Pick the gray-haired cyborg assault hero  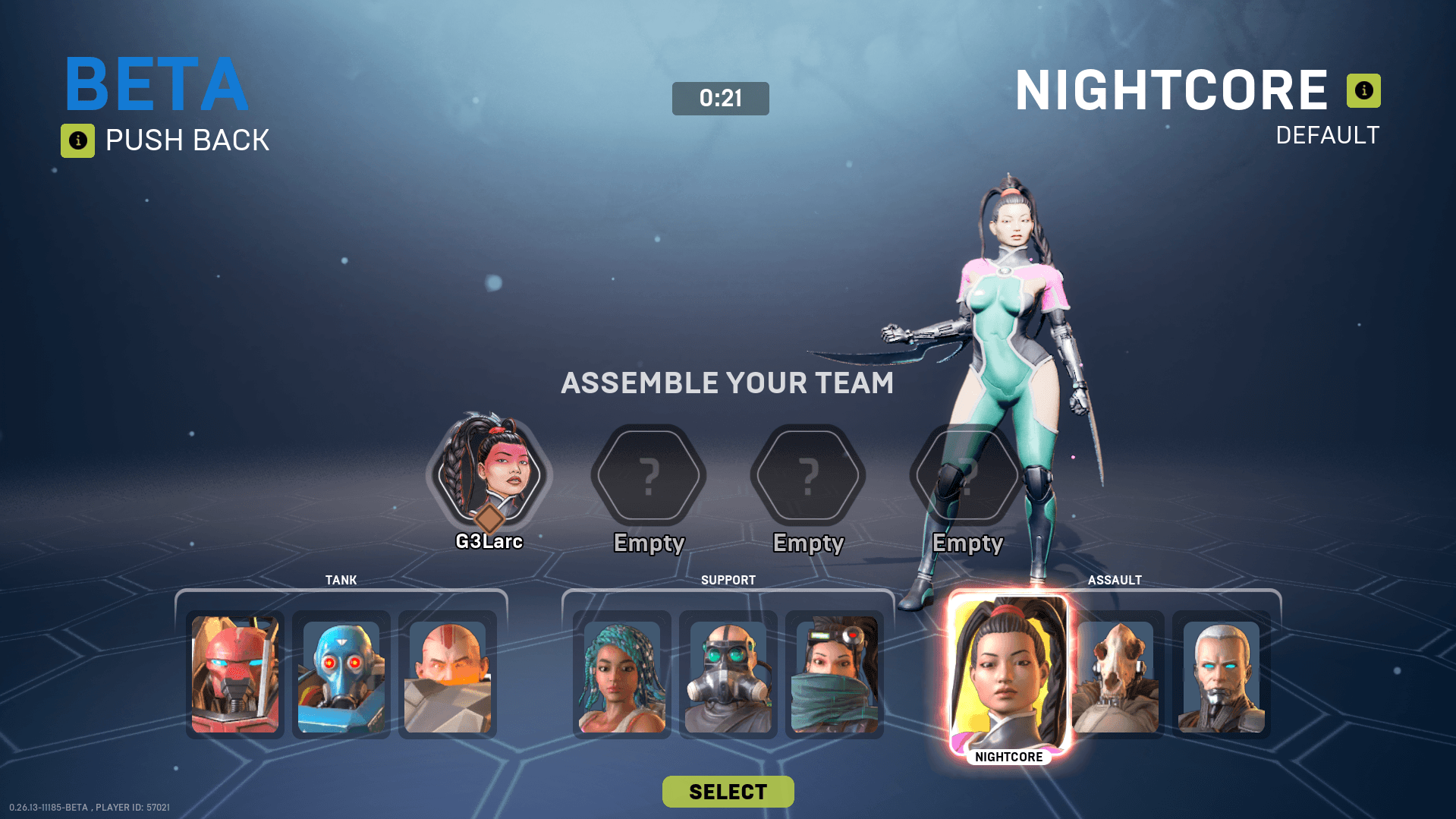click(1222, 675)
